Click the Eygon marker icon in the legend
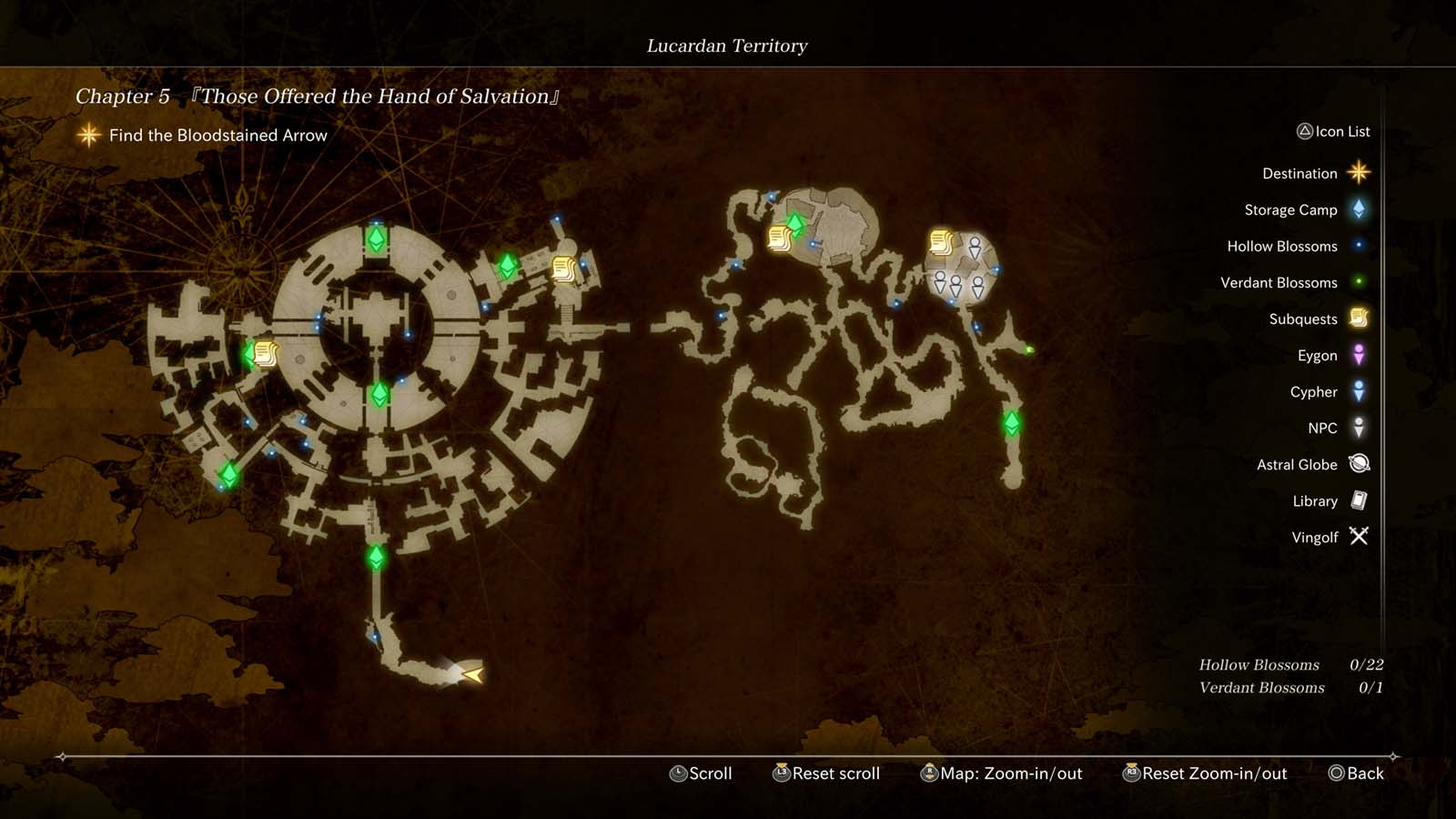The height and width of the screenshot is (819, 1456). (1357, 355)
